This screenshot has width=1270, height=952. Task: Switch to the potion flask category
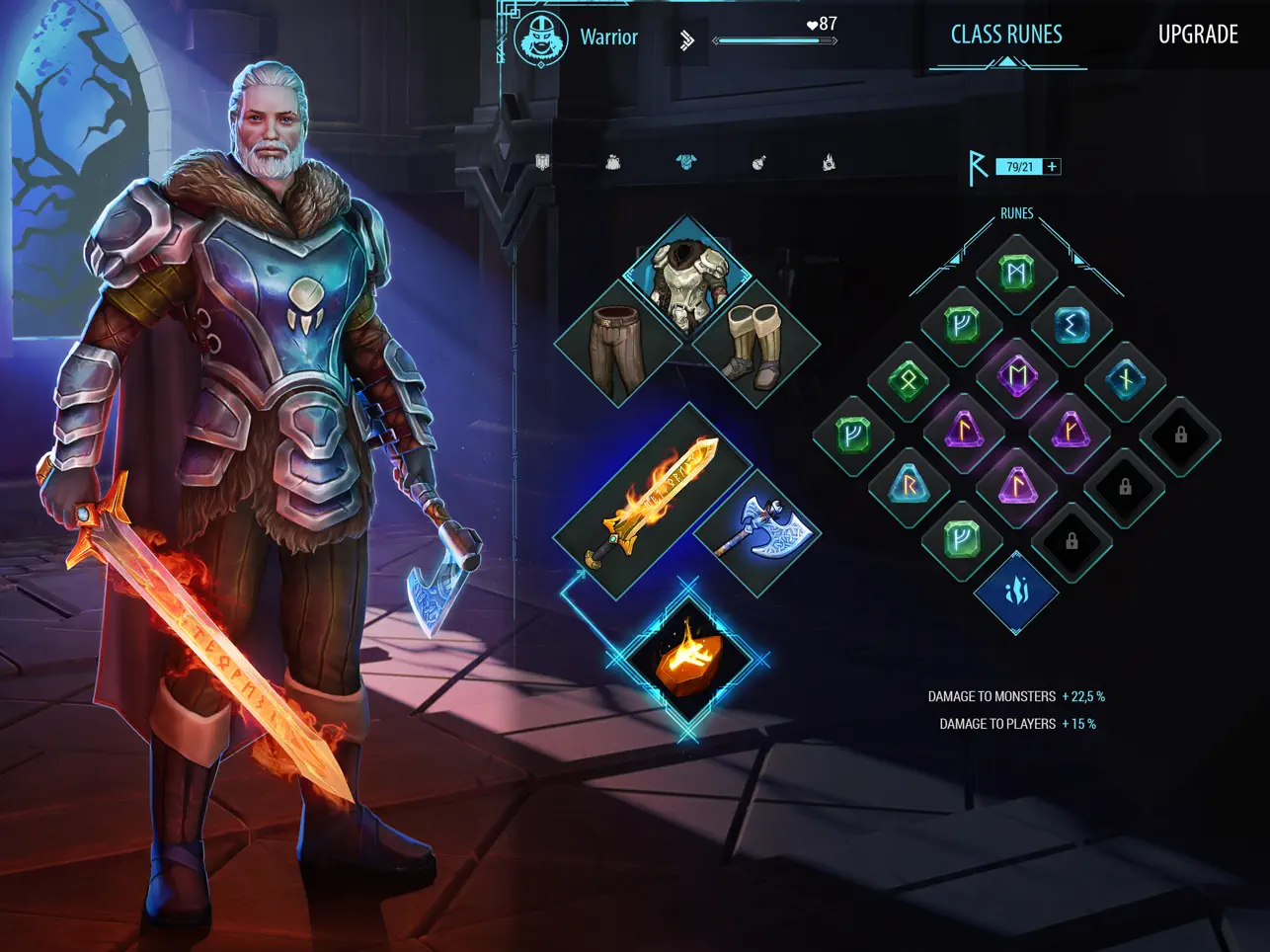[758, 163]
